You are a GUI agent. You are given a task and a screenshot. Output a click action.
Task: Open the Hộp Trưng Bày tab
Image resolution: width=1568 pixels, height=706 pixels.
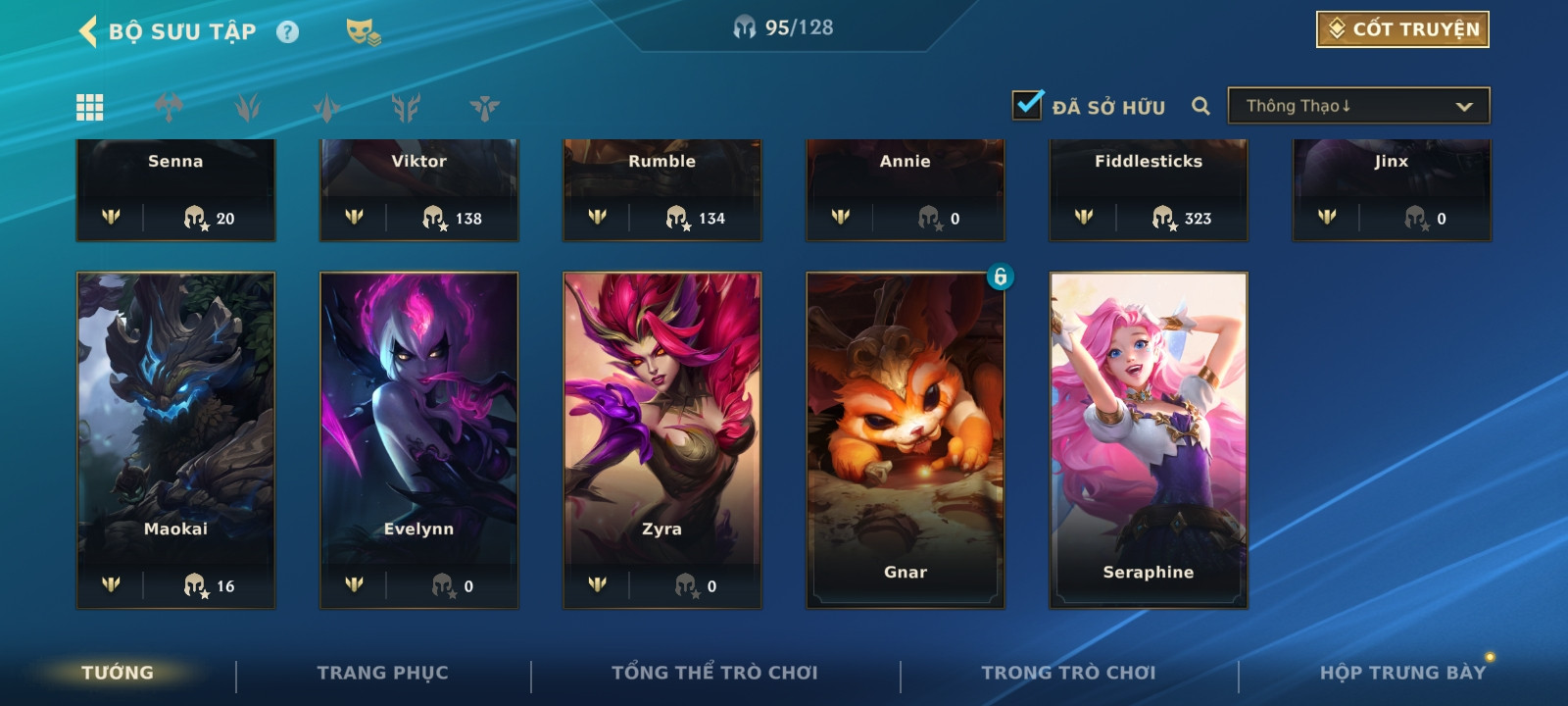[1402, 673]
